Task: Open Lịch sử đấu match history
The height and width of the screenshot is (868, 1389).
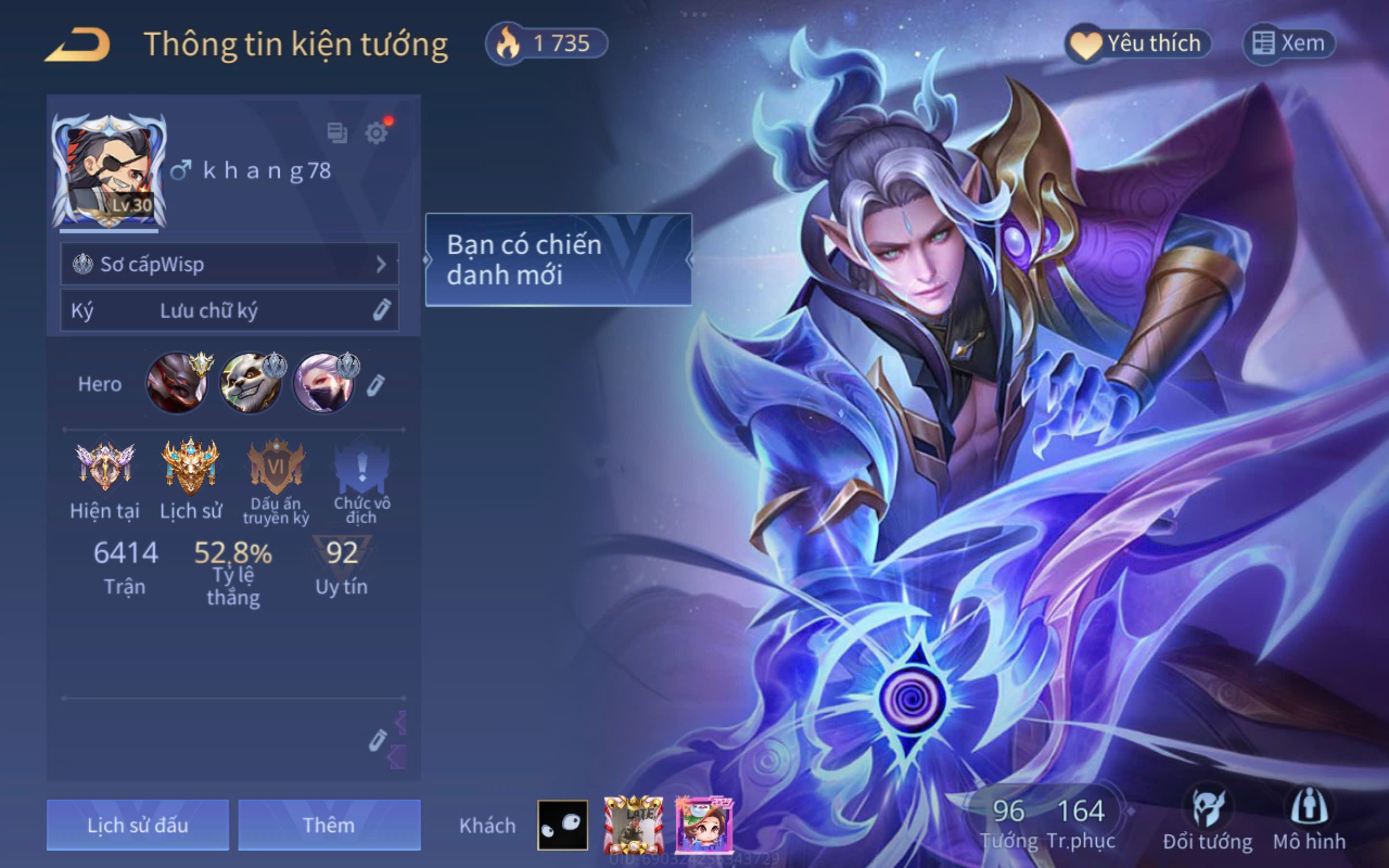Action: pos(138,825)
